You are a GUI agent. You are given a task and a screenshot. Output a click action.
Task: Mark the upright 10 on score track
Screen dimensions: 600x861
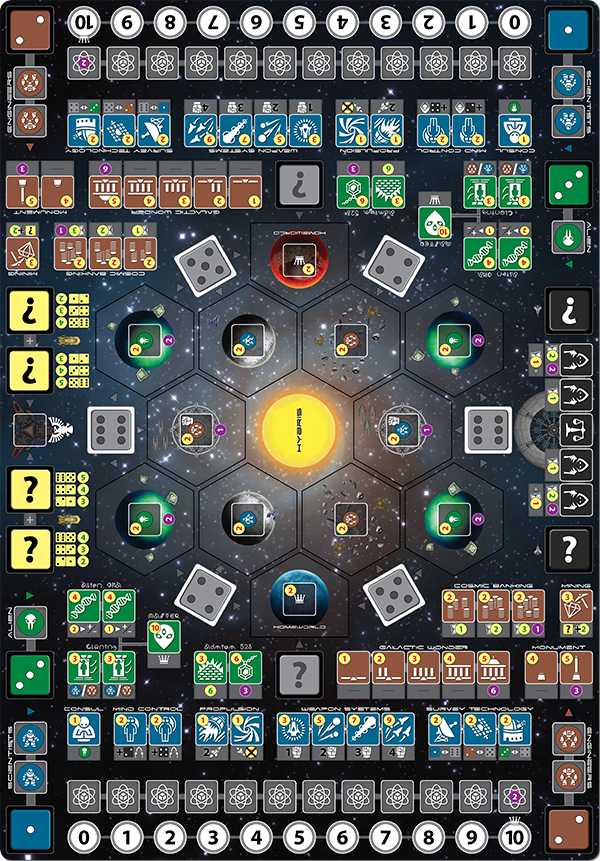click(x=515, y=834)
